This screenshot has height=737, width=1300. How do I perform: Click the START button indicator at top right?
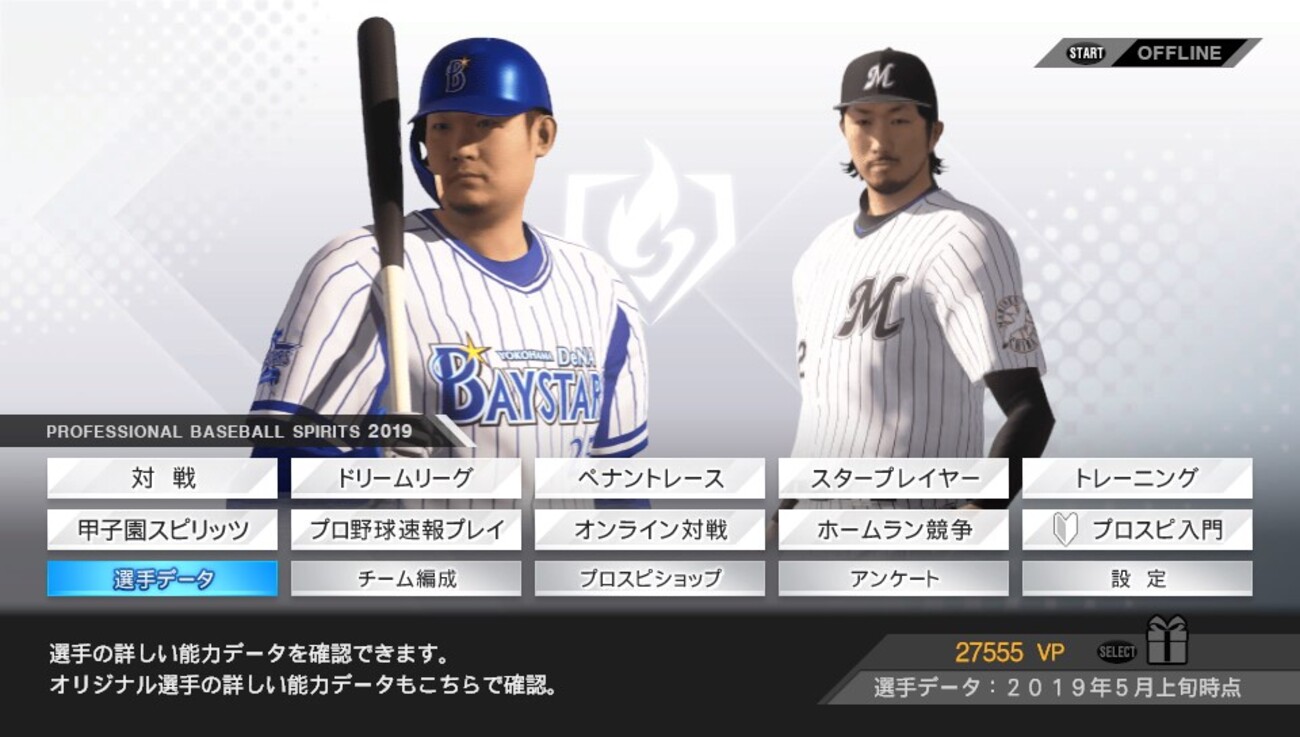[x=1085, y=52]
